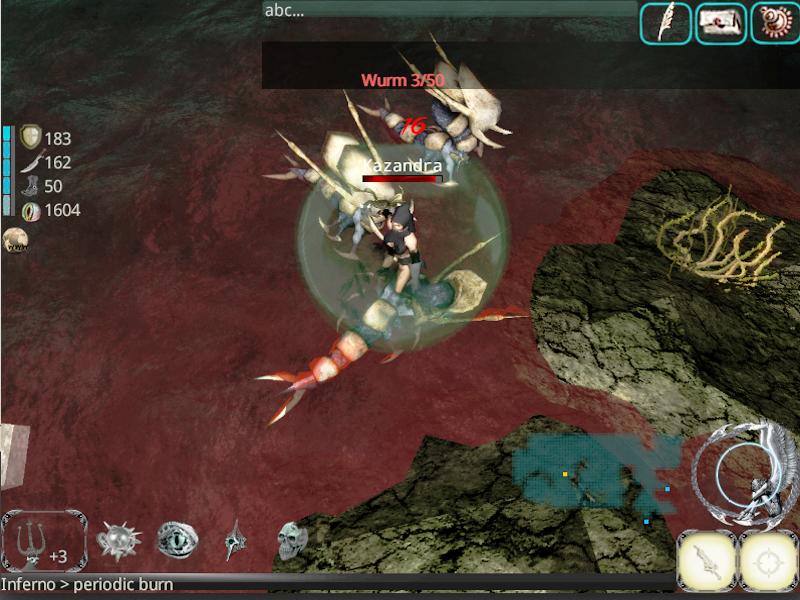Open the sun emblem settings button
This screenshot has width=800, height=600.
click(x=773, y=23)
